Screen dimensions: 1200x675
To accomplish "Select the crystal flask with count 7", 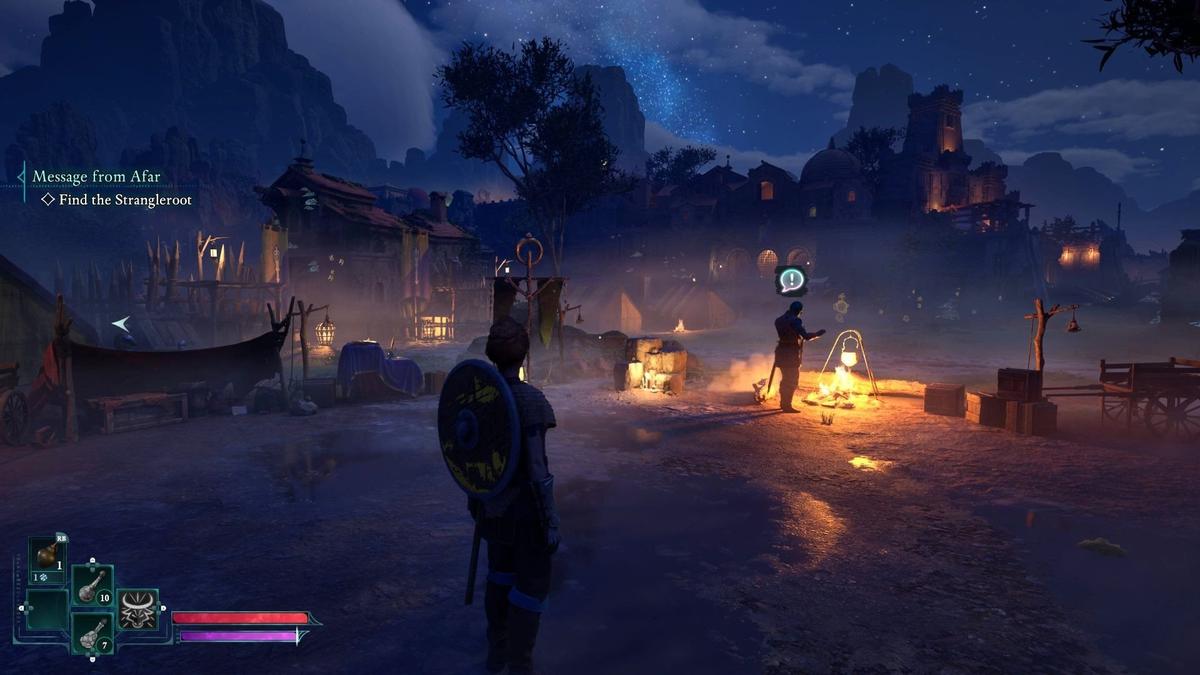I will click(x=92, y=633).
